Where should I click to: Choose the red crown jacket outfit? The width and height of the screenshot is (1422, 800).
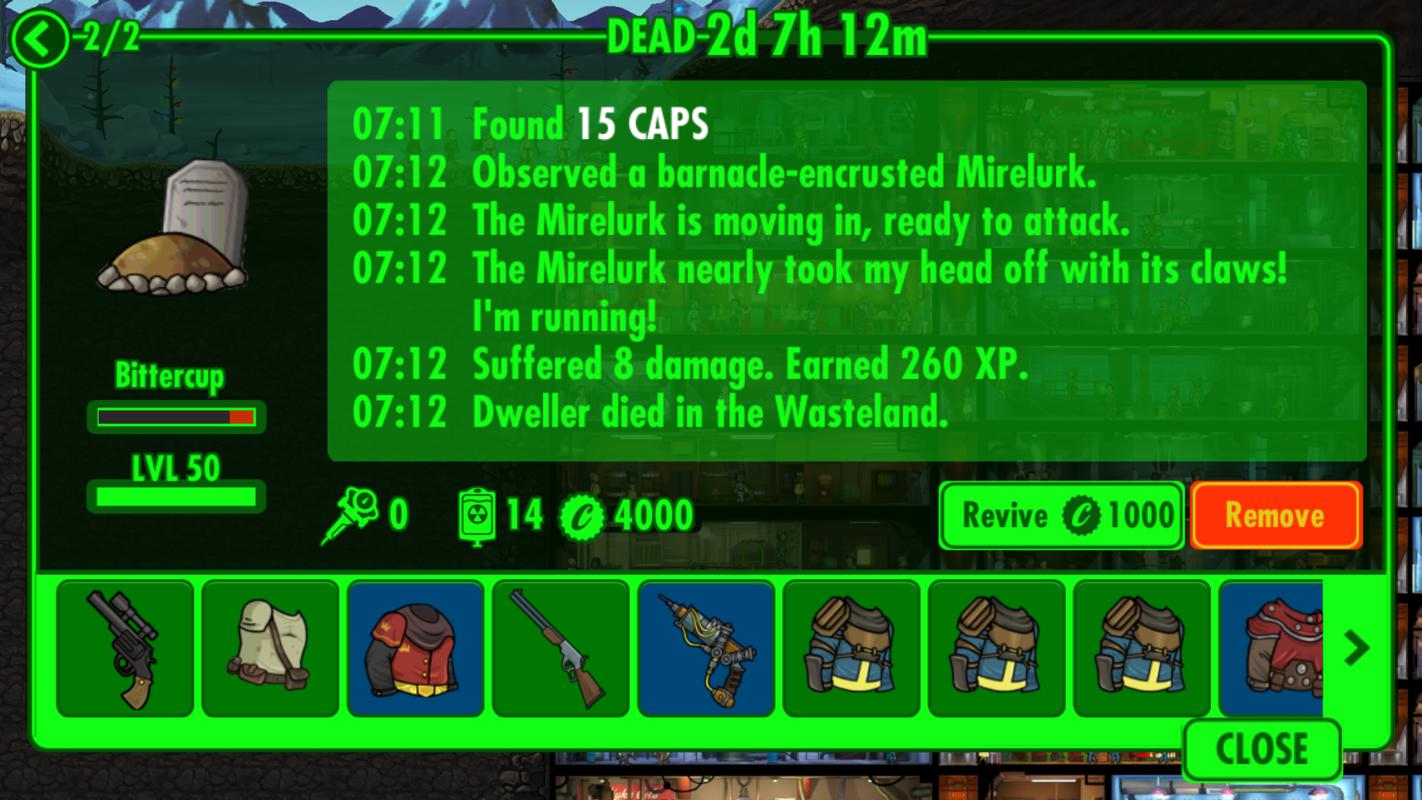coord(415,648)
